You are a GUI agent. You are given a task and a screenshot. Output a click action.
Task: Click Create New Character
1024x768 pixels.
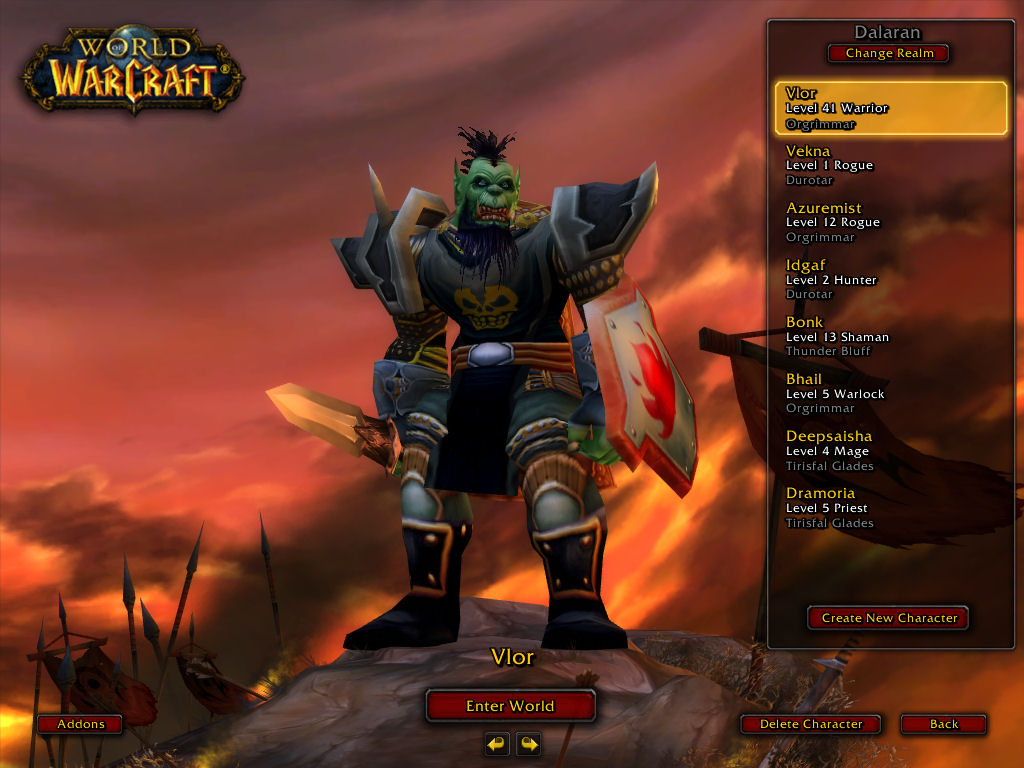pyautogui.click(x=889, y=618)
